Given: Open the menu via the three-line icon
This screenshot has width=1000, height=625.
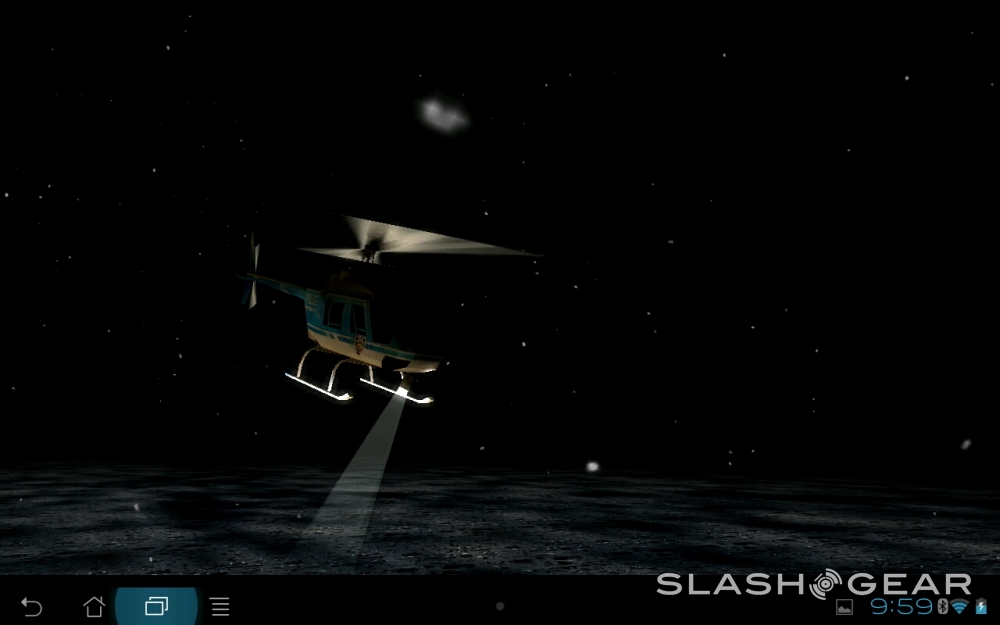Looking at the screenshot, I should (220, 606).
